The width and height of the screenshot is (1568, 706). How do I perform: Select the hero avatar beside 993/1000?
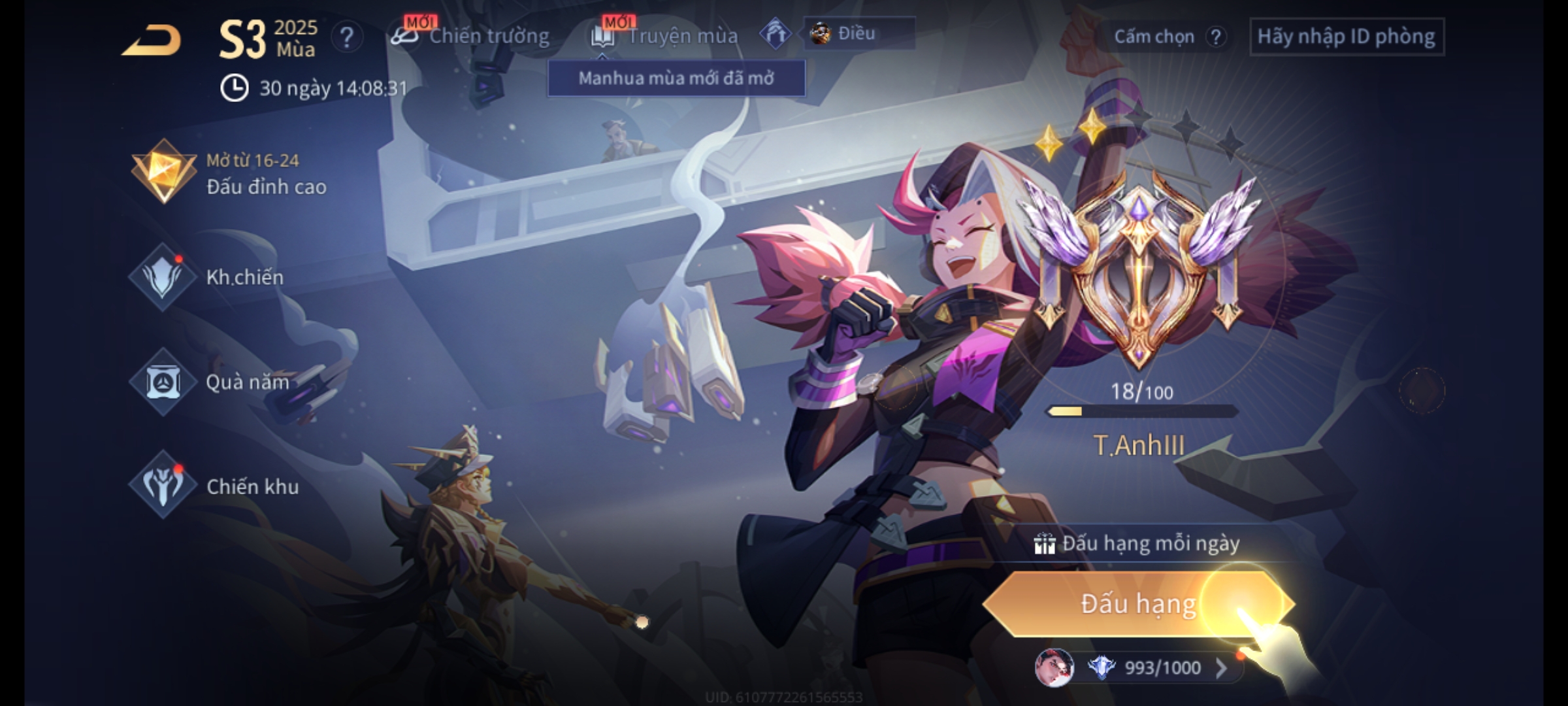tap(1054, 668)
